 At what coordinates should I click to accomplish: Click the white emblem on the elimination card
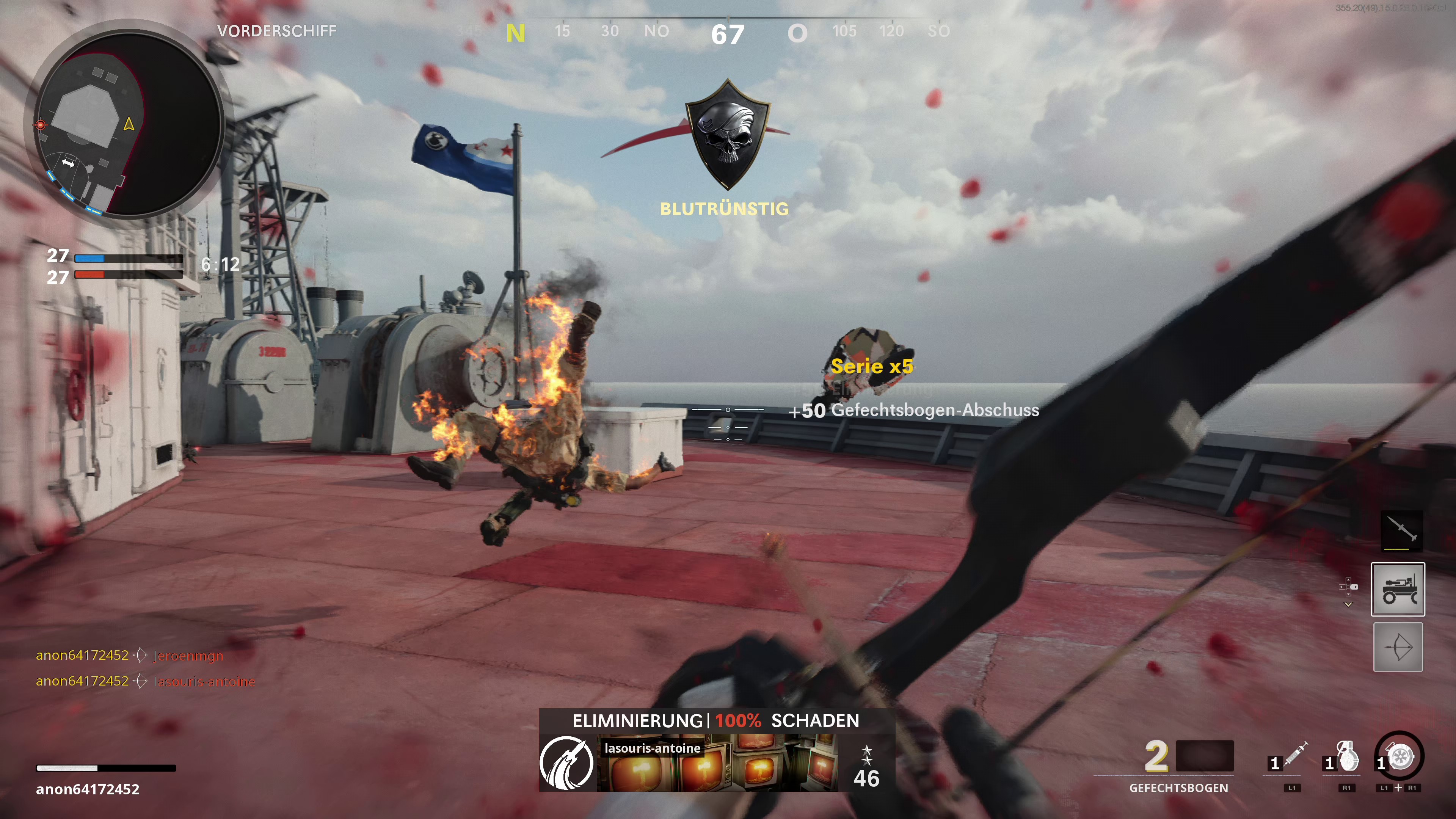(567, 763)
